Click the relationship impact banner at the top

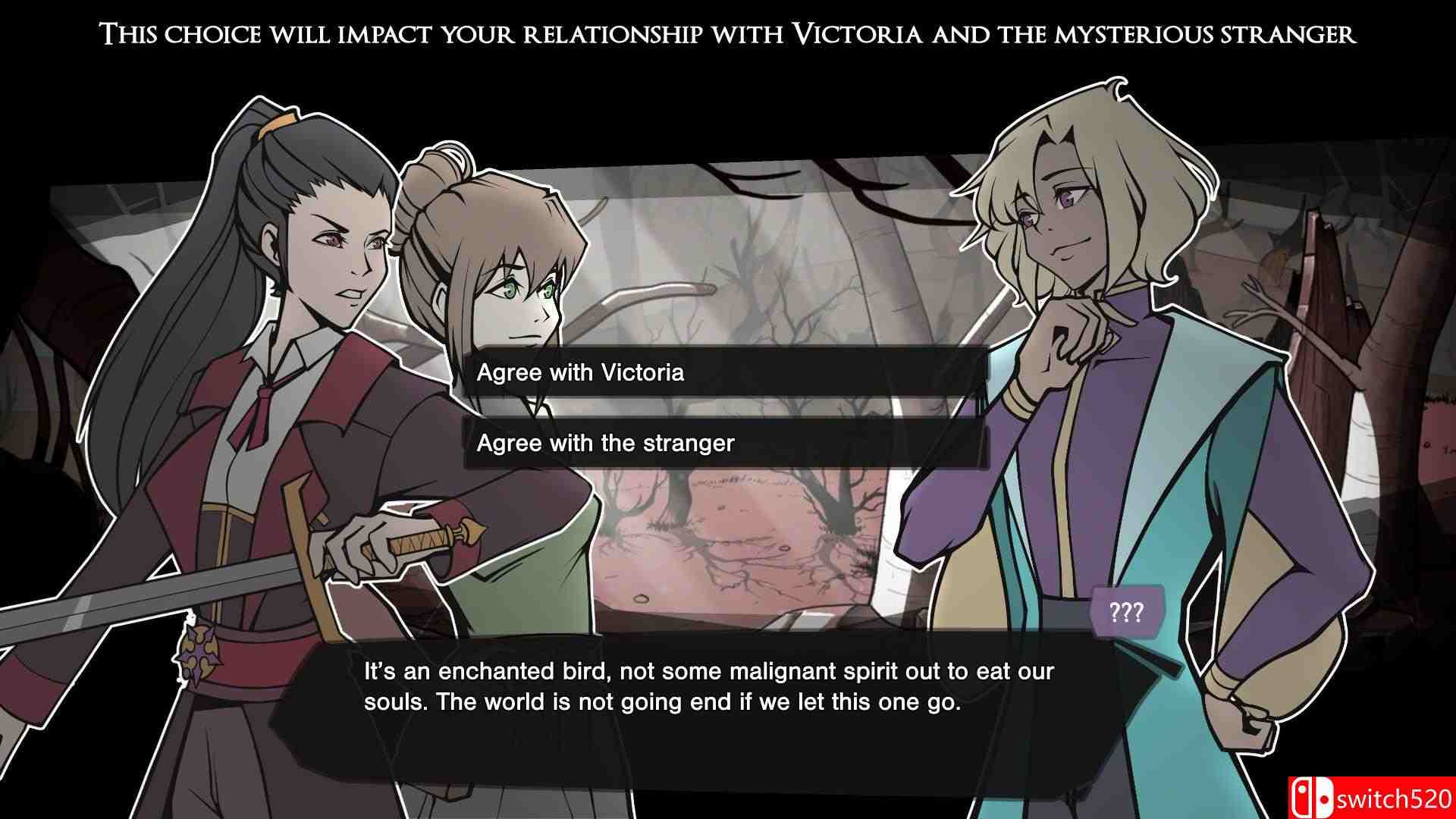click(728, 33)
